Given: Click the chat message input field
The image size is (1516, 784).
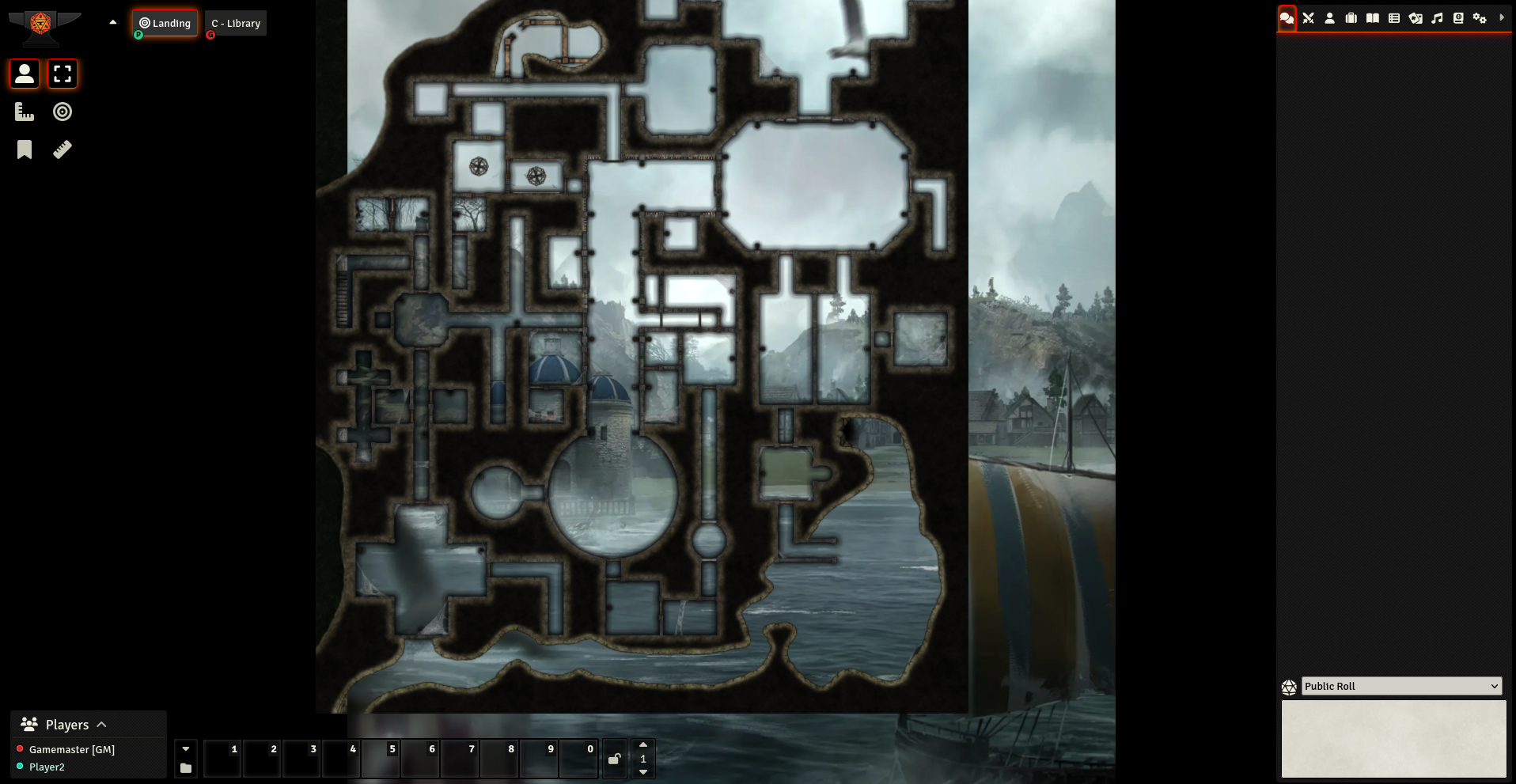Looking at the screenshot, I should click(1394, 739).
